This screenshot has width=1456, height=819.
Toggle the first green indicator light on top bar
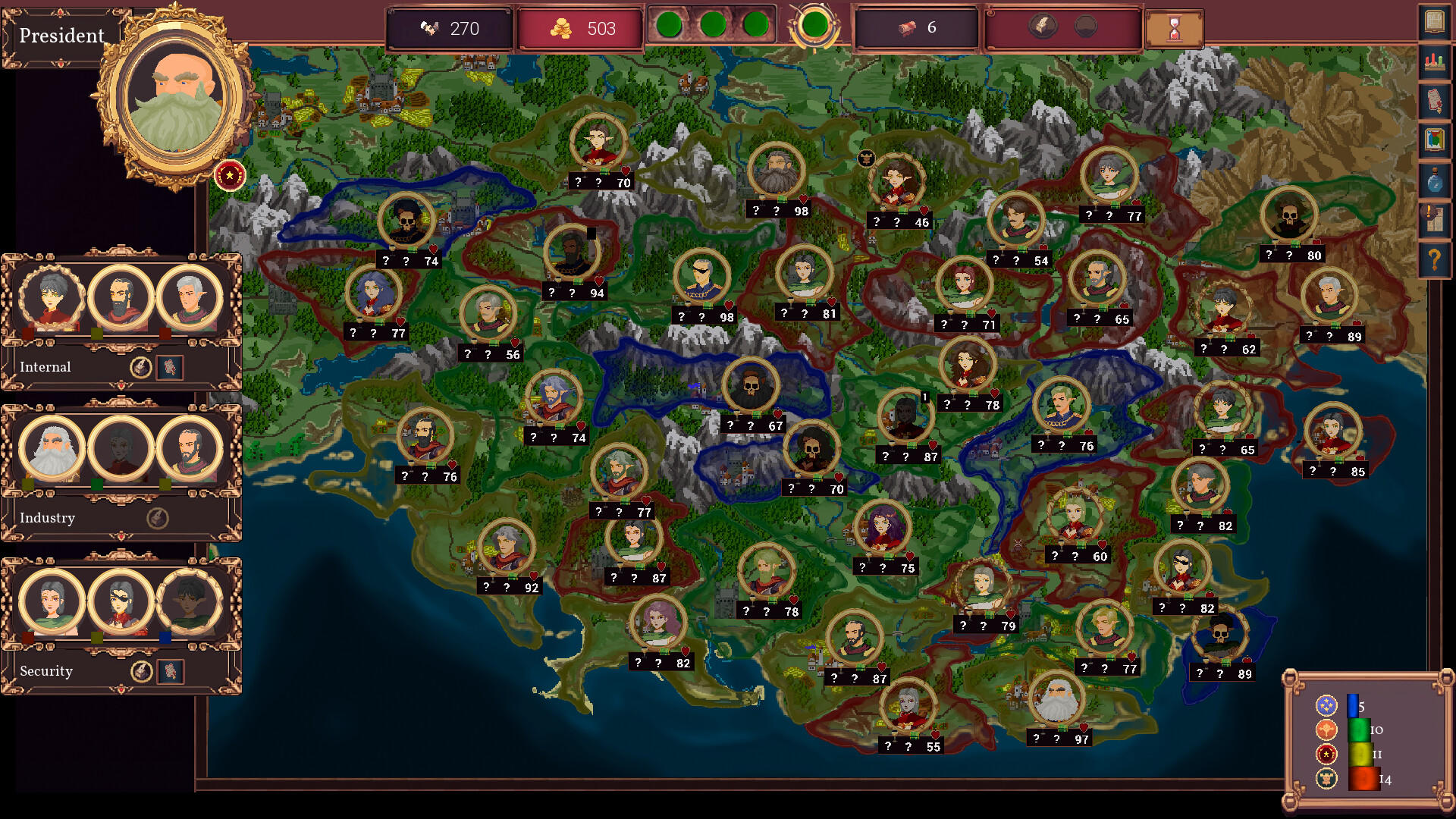tap(671, 24)
